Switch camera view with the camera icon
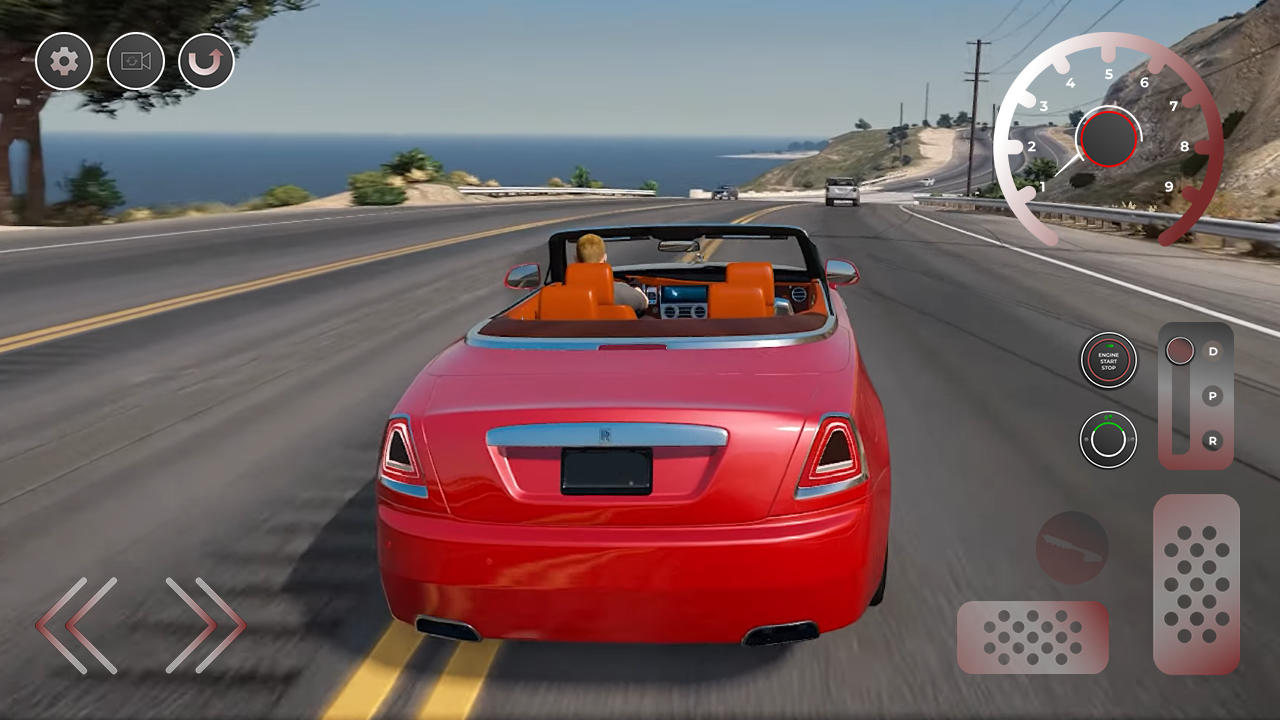 tap(135, 61)
